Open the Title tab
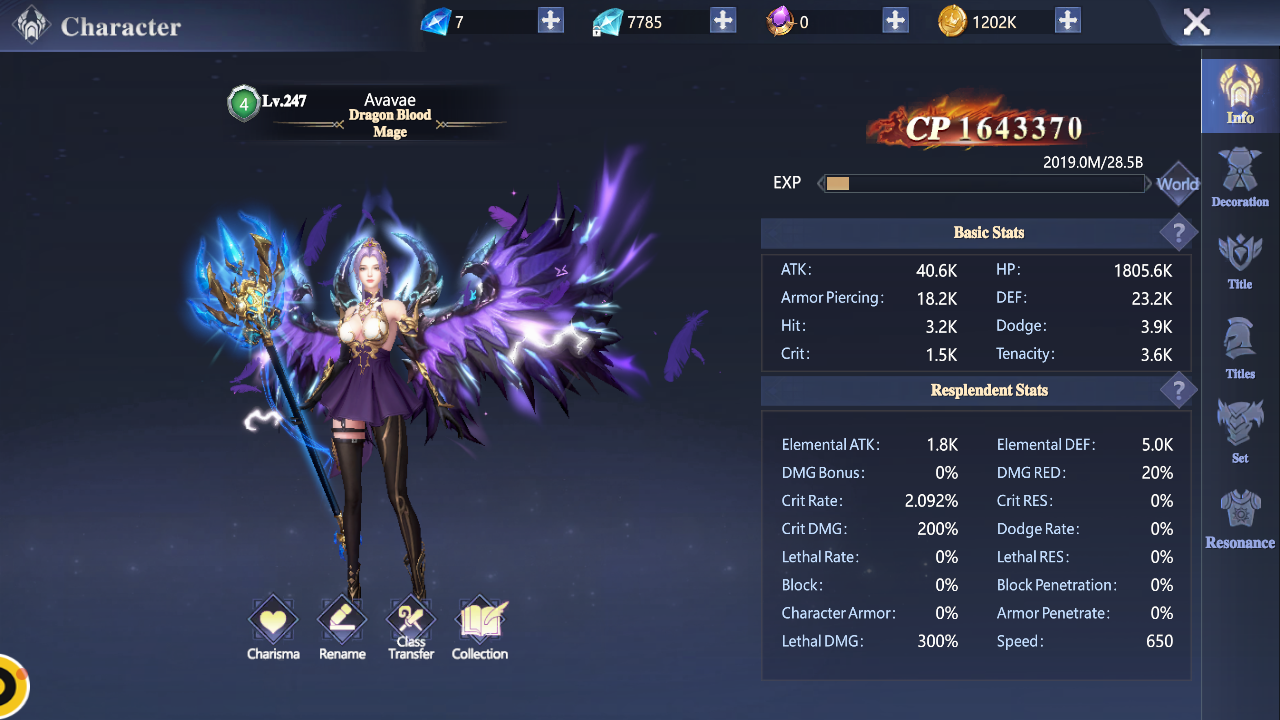This screenshot has height=720, width=1280. tap(1240, 262)
